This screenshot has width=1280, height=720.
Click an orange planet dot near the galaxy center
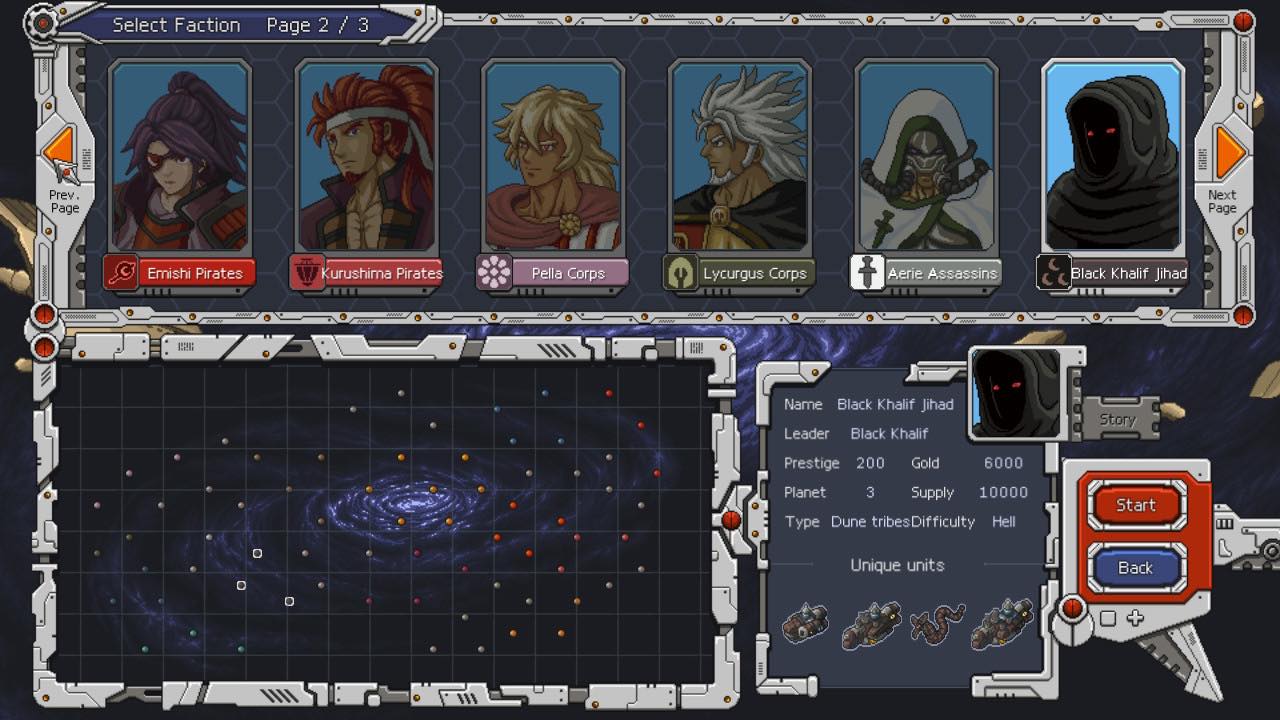click(432, 489)
